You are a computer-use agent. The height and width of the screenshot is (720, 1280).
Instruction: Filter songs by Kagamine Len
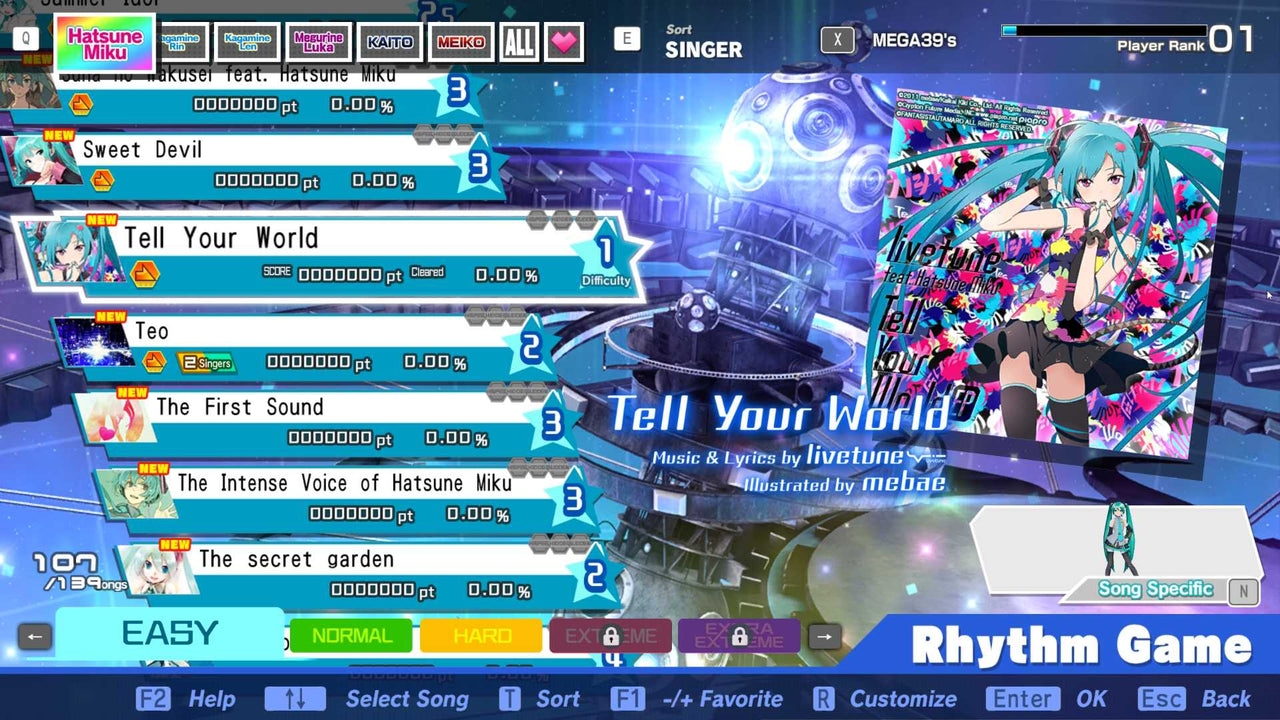(x=247, y=42)
